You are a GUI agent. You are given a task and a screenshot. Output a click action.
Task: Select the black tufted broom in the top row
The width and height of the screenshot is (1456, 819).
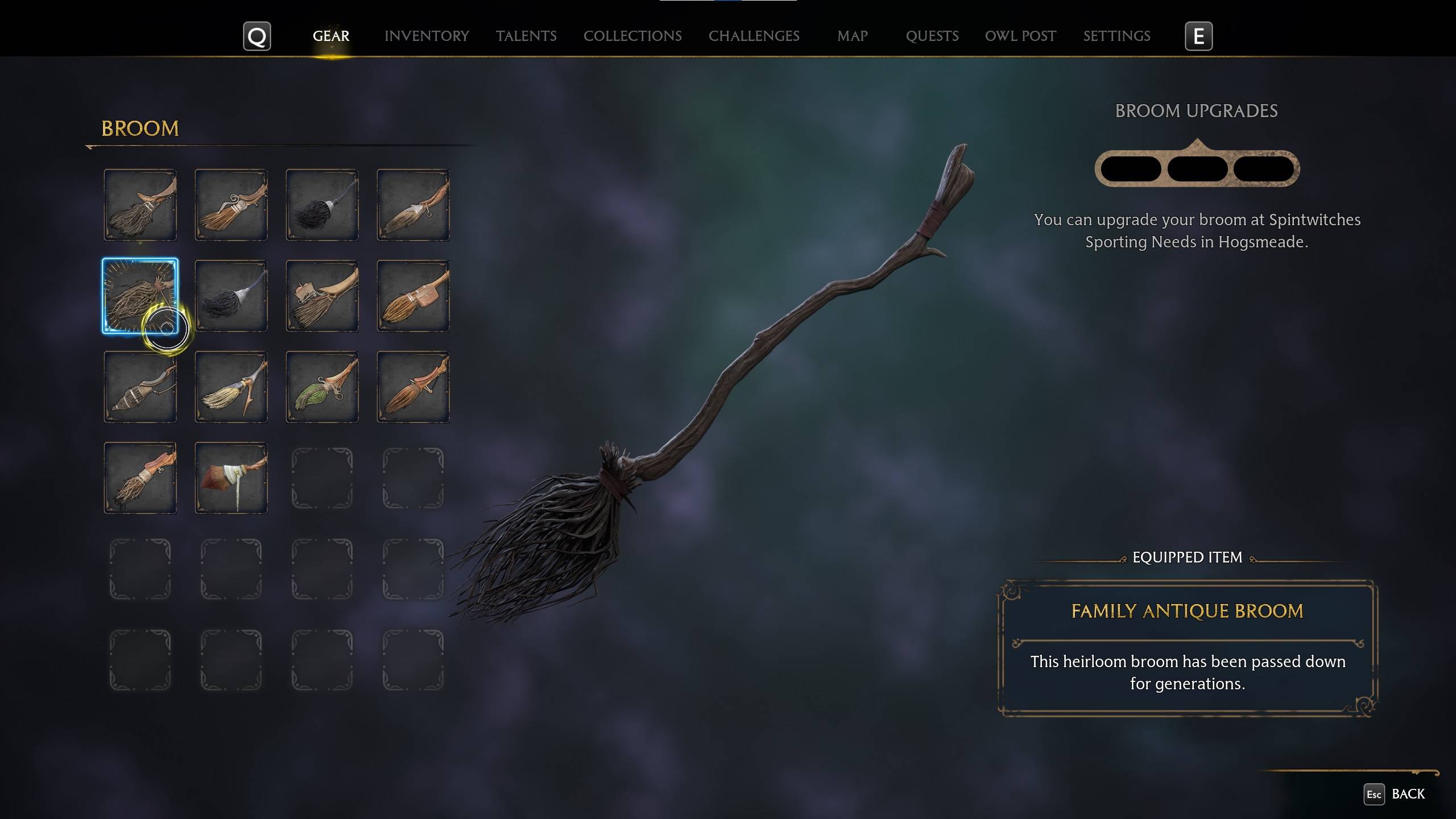pos(322,205)
